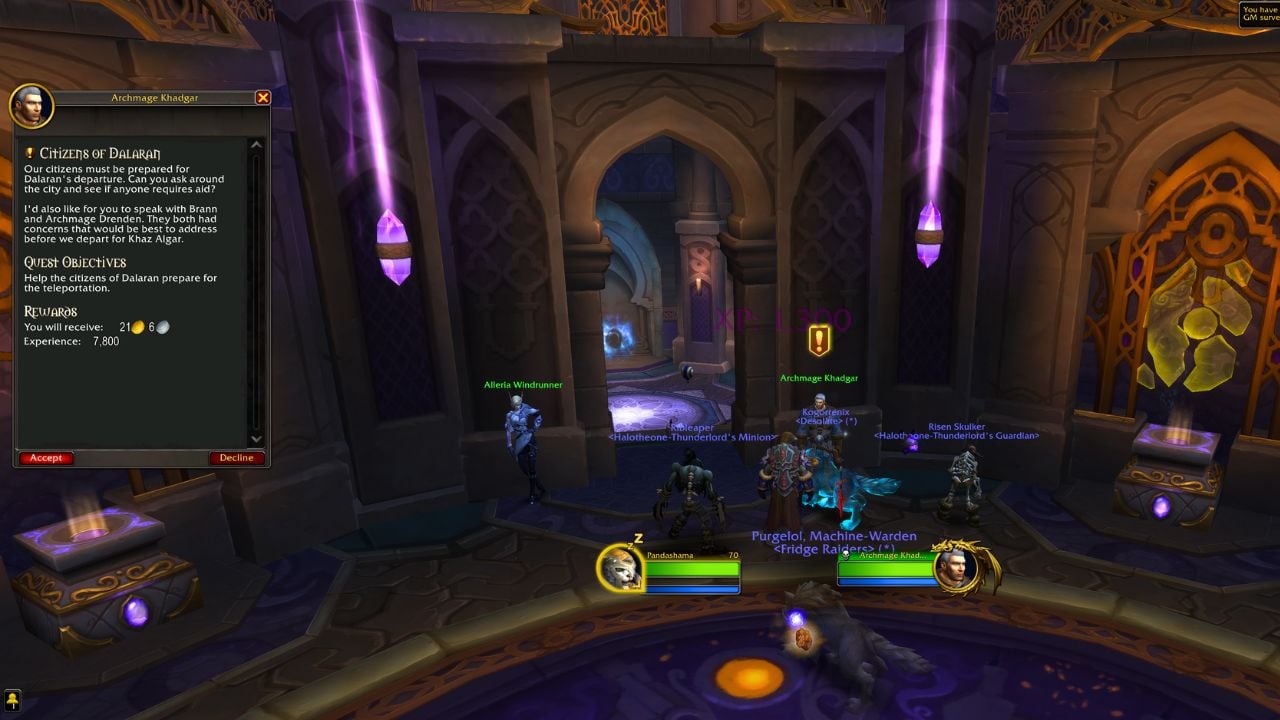Click the scroll-down arrow in the quest text
Viewport: 1280px width, 720px height.
pyautogui.click(x=255, y=438)
